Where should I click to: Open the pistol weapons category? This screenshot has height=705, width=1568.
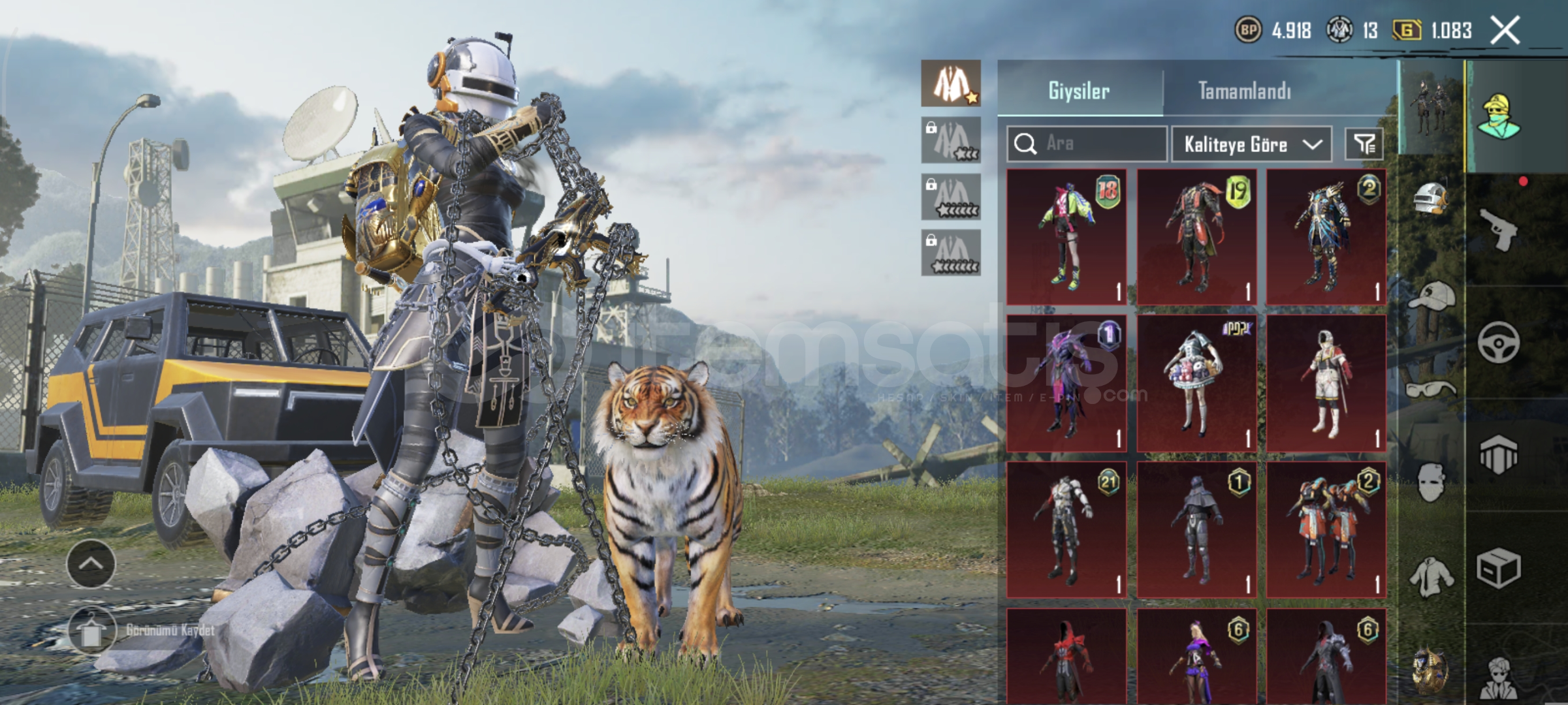click(1498, 228)
